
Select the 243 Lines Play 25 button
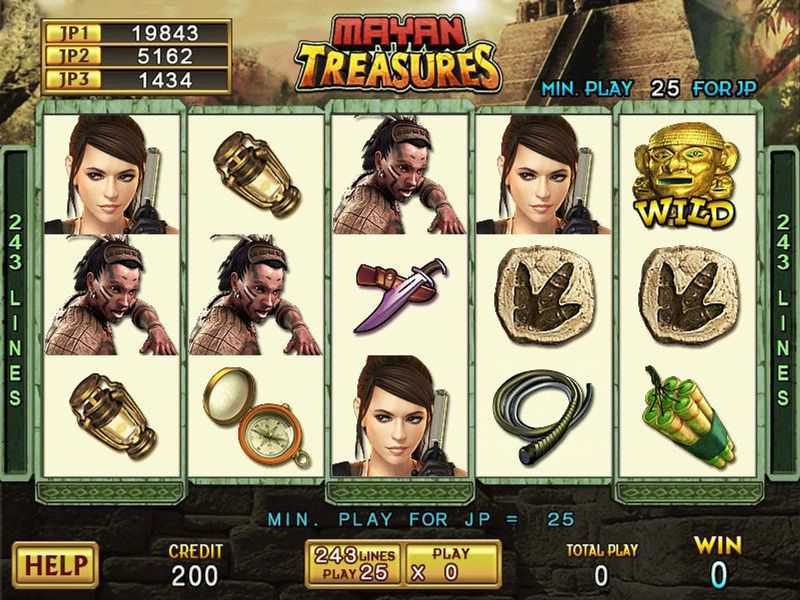(x=354, y=564)
